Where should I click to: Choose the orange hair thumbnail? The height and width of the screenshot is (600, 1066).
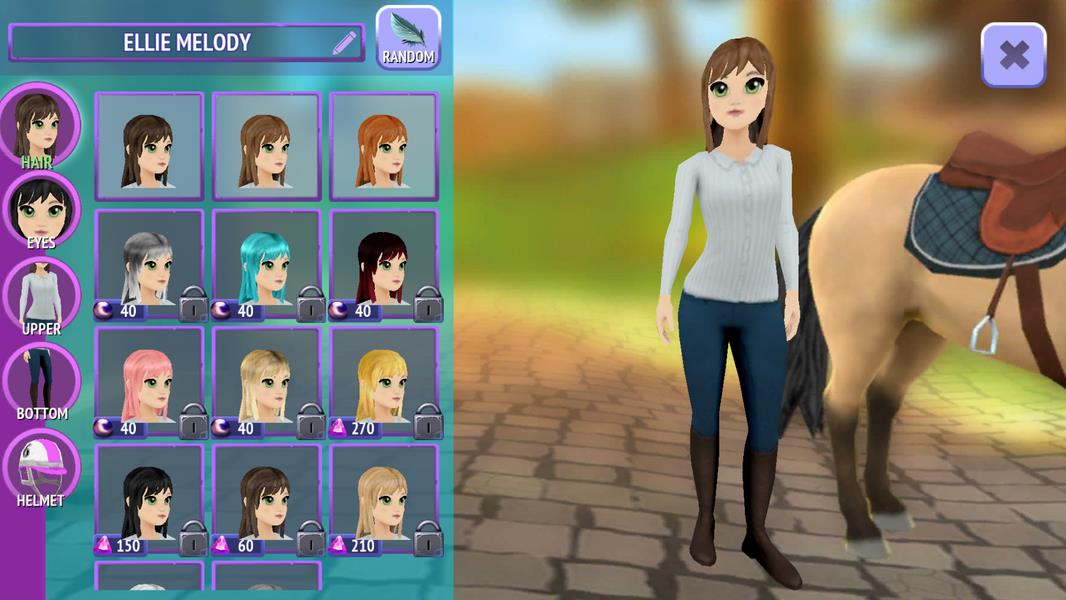pyautogui.click(x=384, y=147)
